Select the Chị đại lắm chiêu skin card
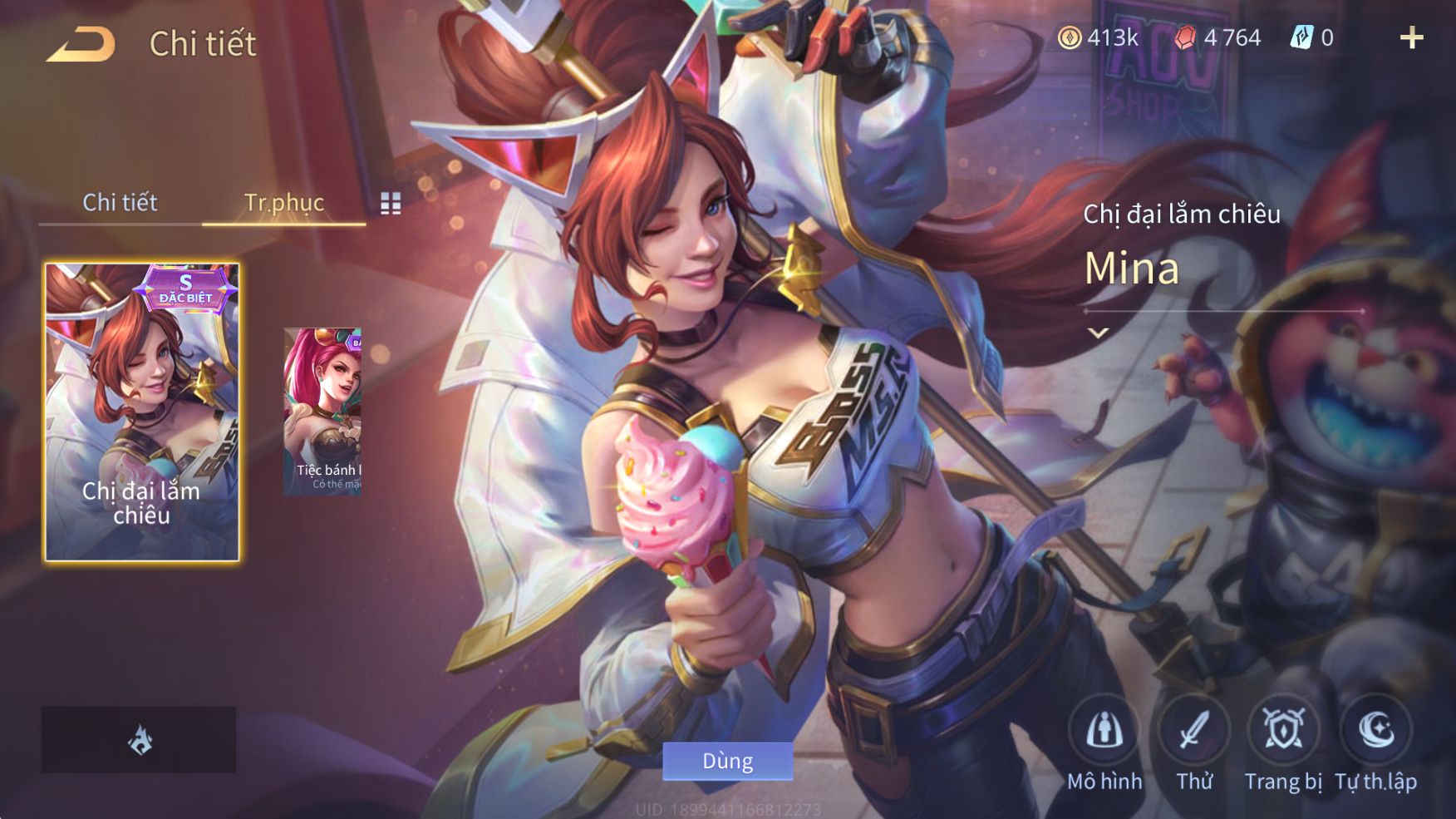 tap(142, 412)
